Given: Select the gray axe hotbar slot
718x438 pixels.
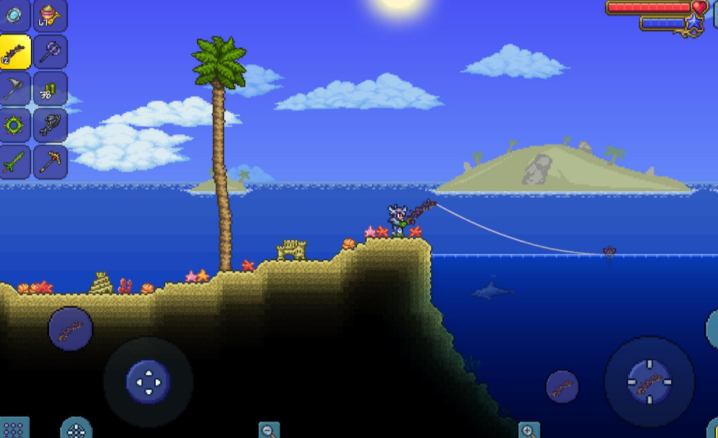Looking at the screenshot, I should tap(14, 89).
